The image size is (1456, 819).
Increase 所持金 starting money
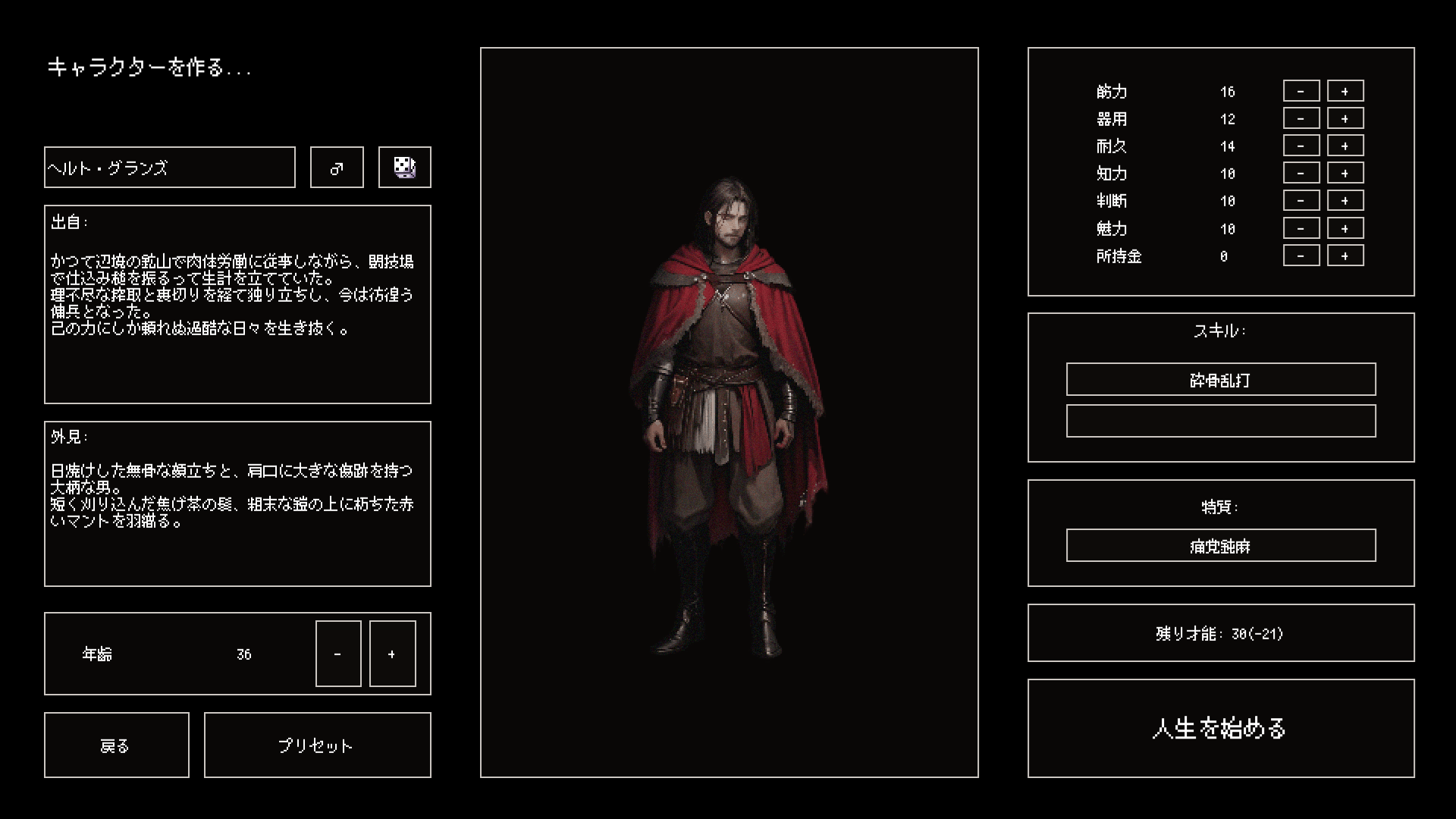[x=1345, y=256]
